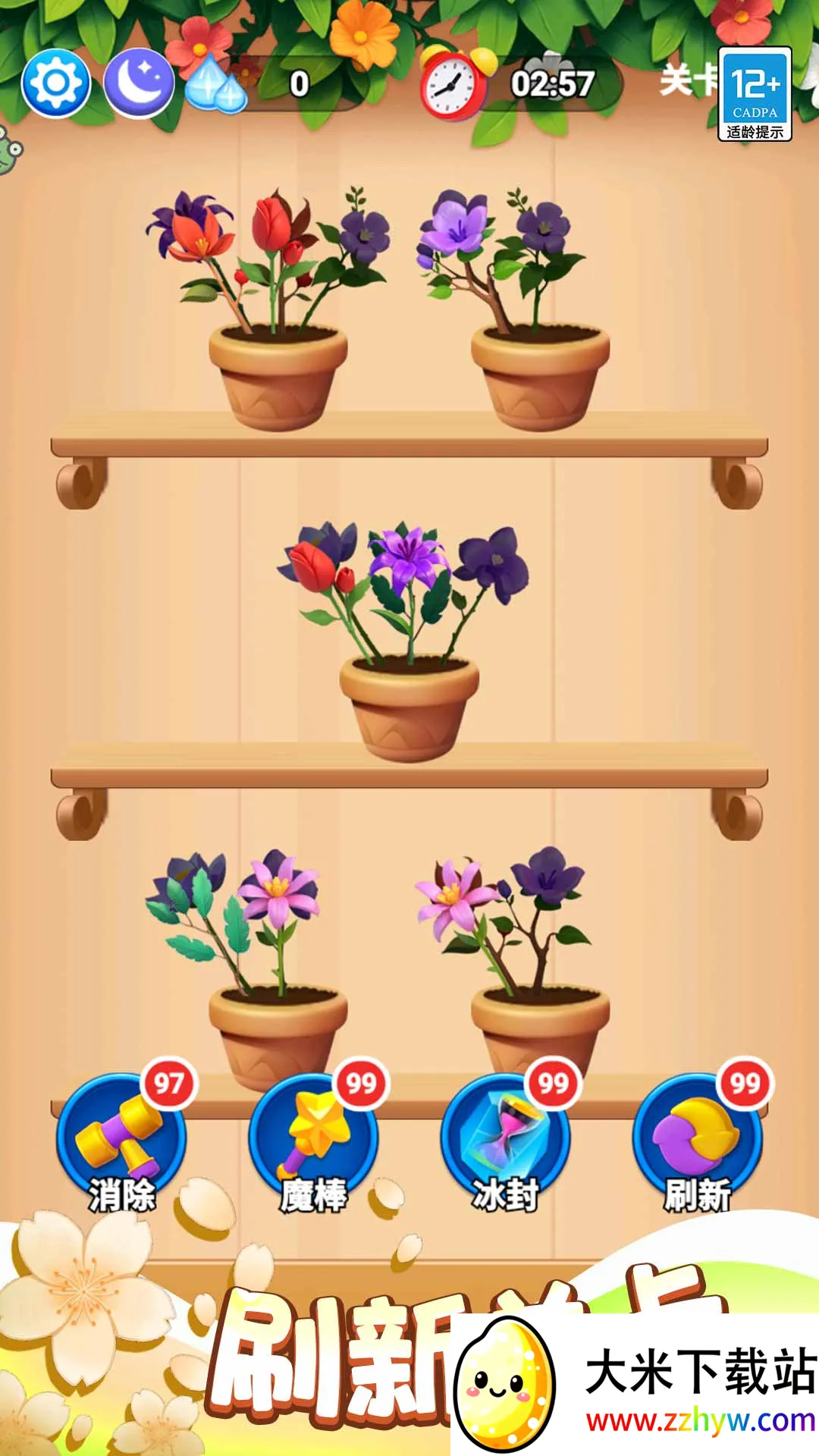Toggle the moon night mode button
Image resolution: width=819 pixels, height=1456 pixels.
point(139,83)
